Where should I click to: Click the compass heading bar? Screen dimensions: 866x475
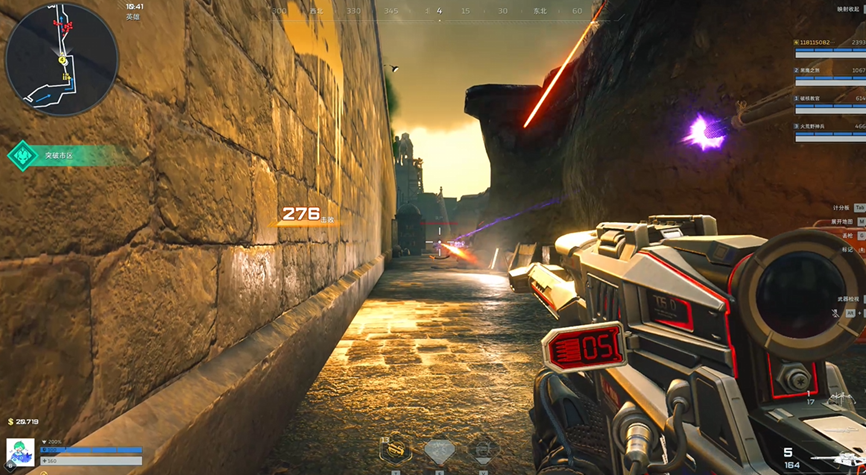click(x=438, y=11)
